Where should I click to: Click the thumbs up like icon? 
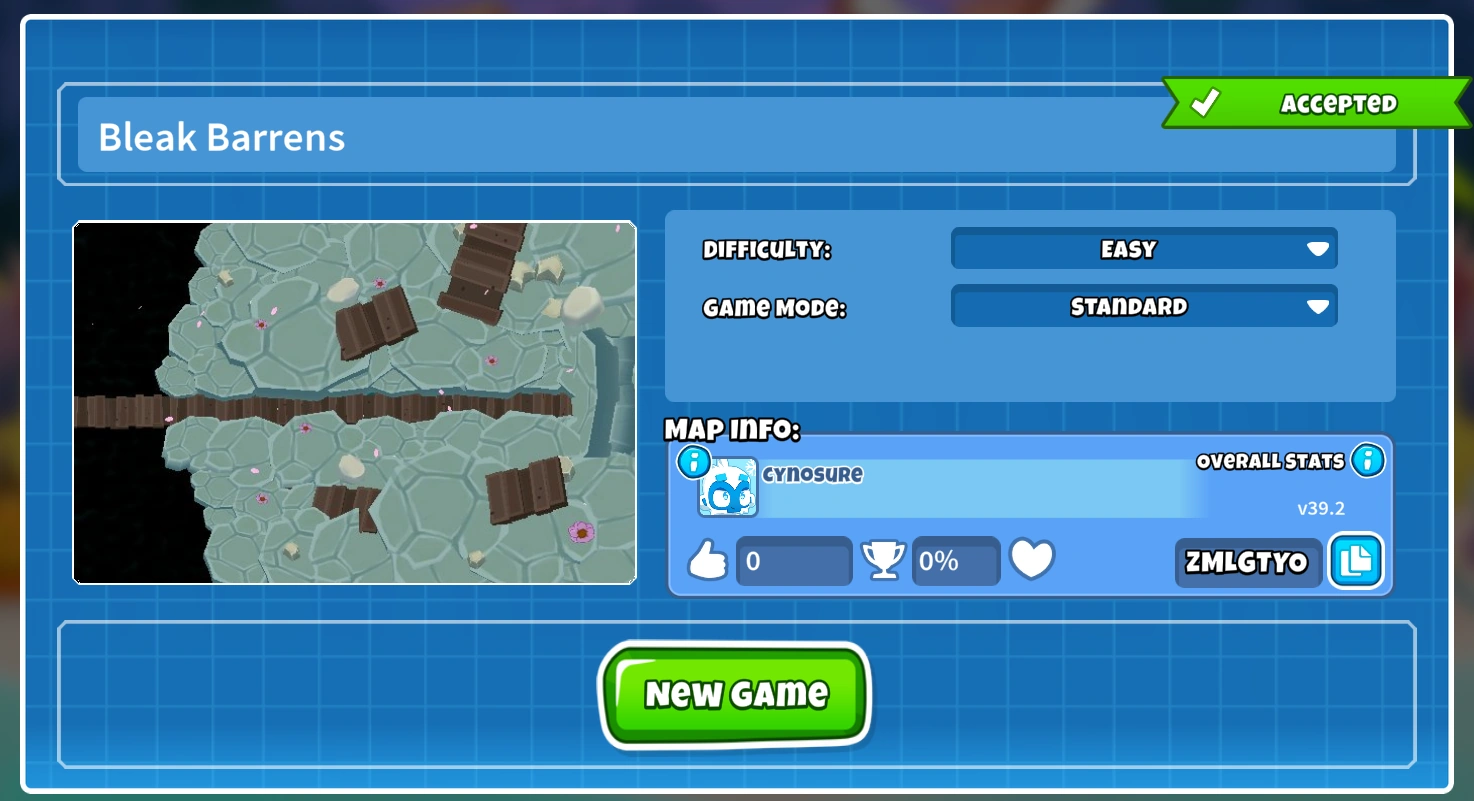(710, 560)
